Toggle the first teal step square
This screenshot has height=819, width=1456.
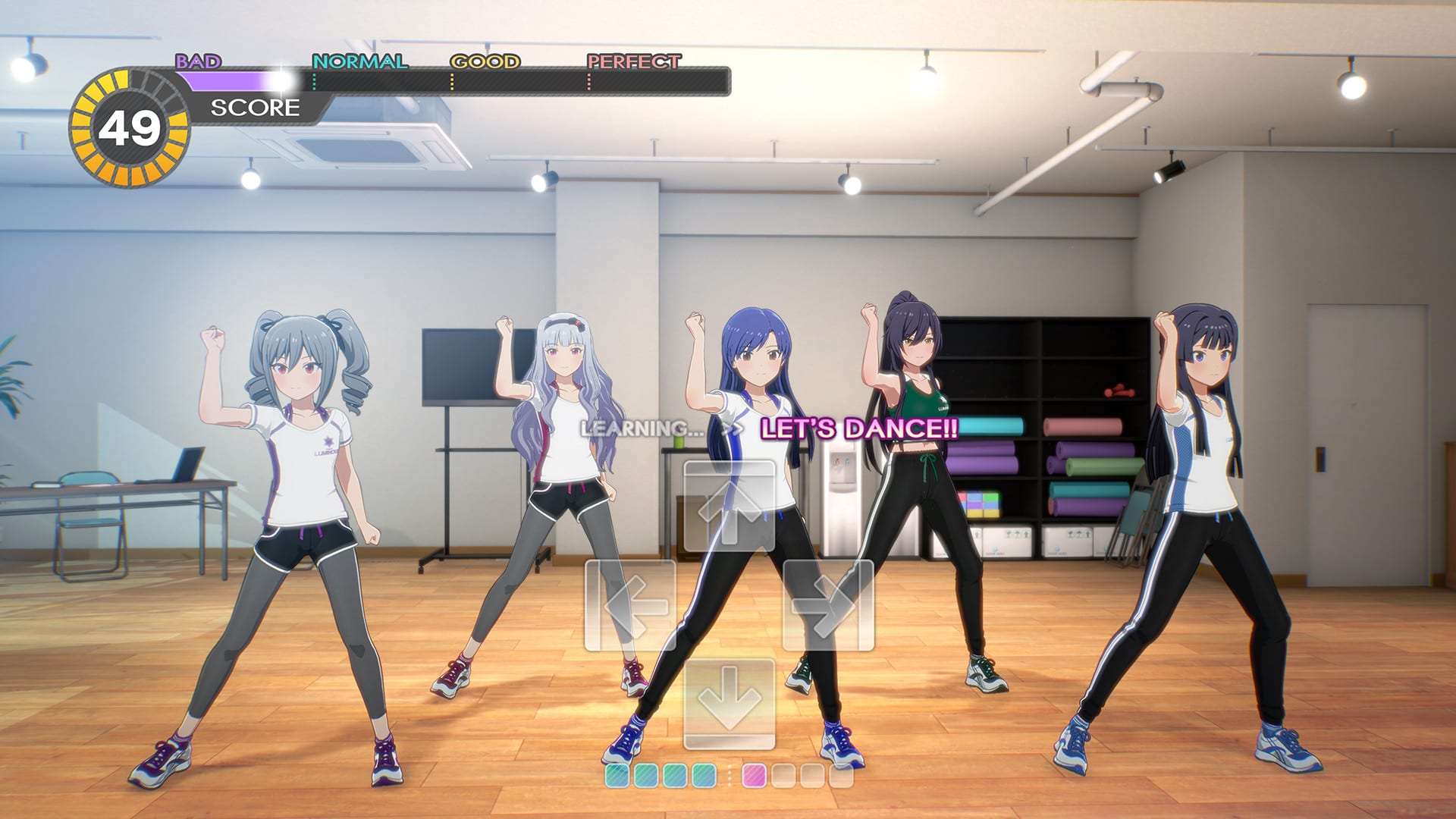coord(617,775)
